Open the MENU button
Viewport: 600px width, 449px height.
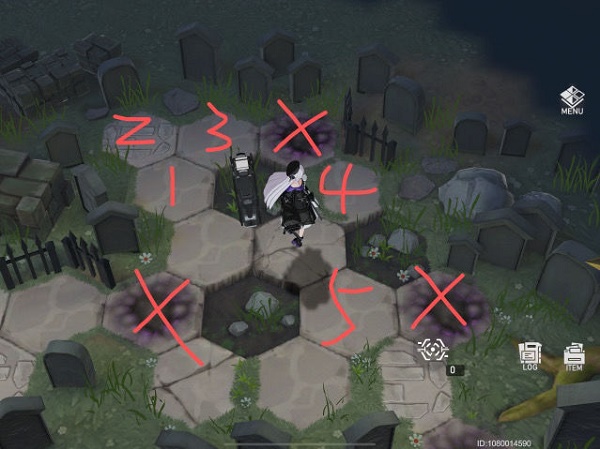click(572, 101)
